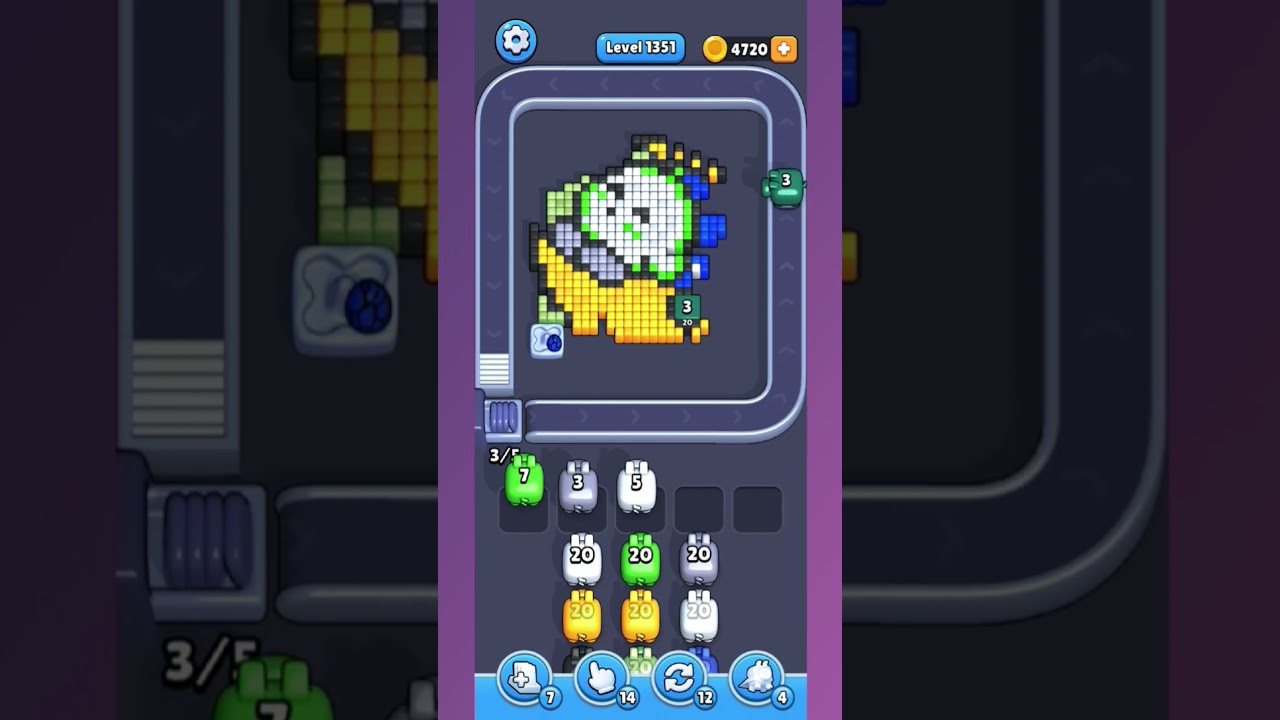Tap the green piece marked 3 on right edge

[786, 186]
